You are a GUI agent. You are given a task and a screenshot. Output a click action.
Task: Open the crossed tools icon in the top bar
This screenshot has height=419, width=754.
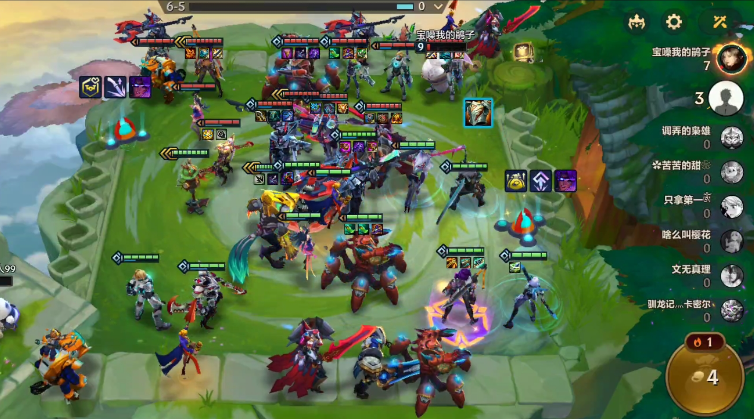tap(720, 22)
